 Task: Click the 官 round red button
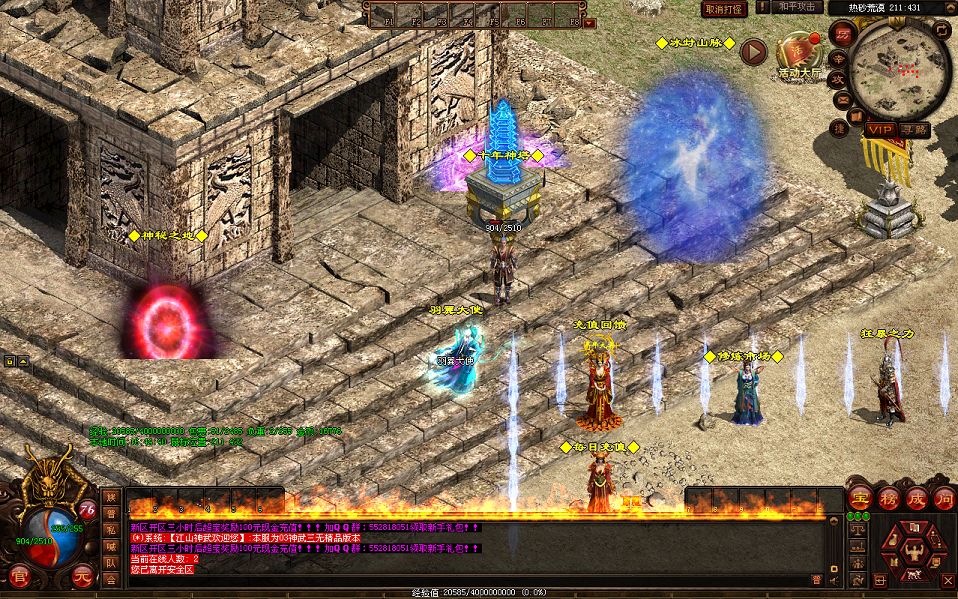pos(19,576)
